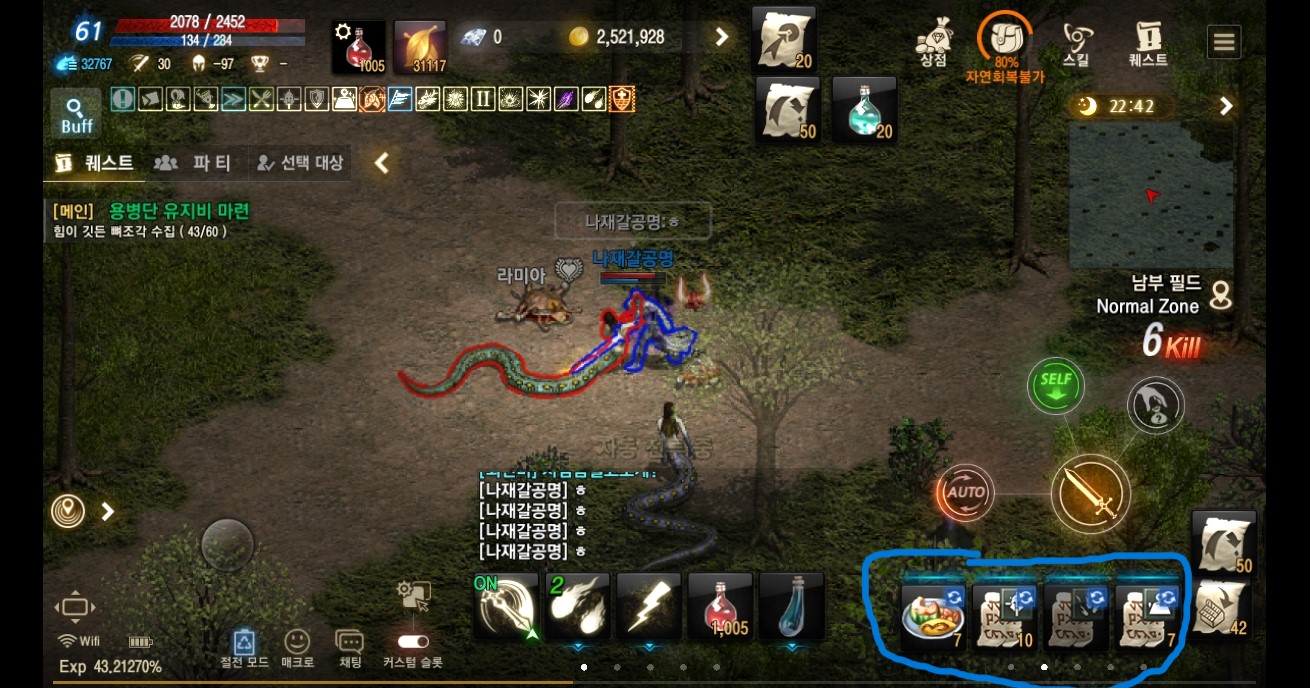This screenshot has height=688, width=1310.
Task: Use the teal potion flask slot
Action: pos(864,110)
